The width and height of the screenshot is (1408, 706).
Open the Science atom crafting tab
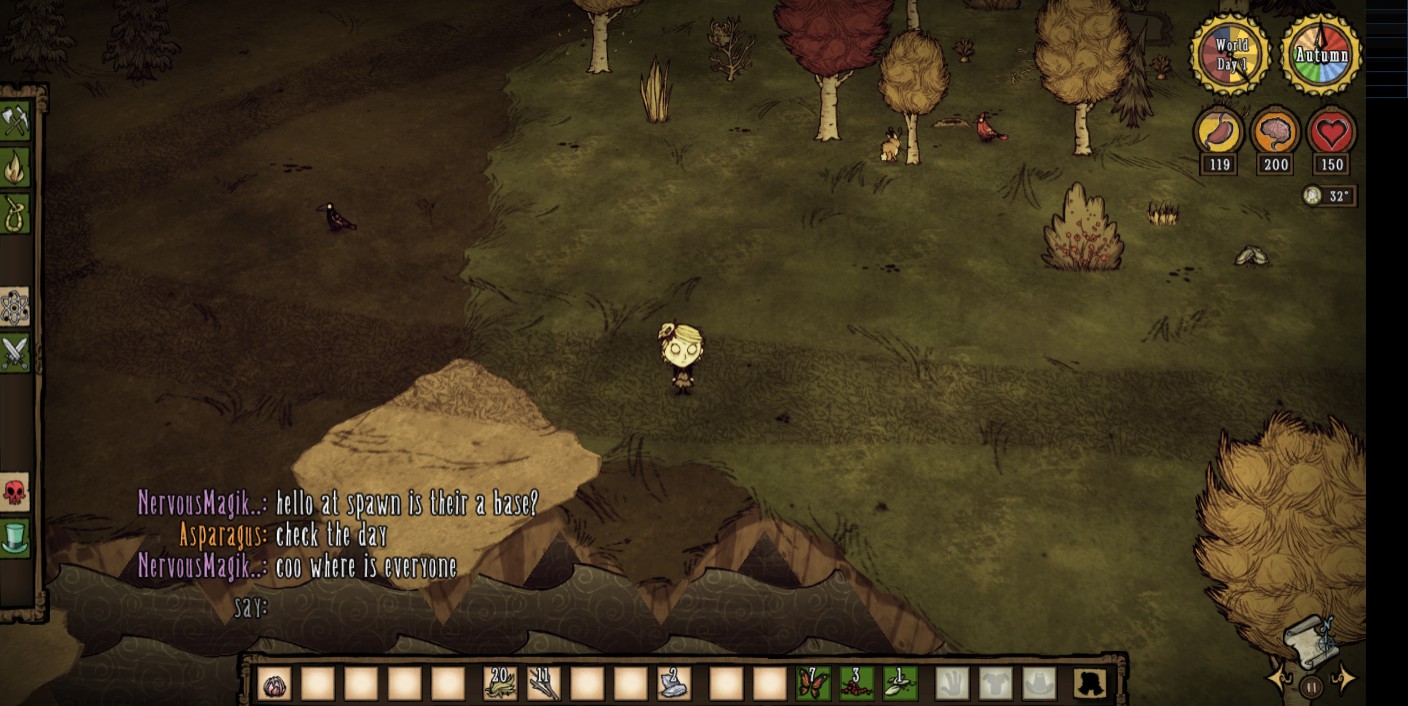coord(15,307)
